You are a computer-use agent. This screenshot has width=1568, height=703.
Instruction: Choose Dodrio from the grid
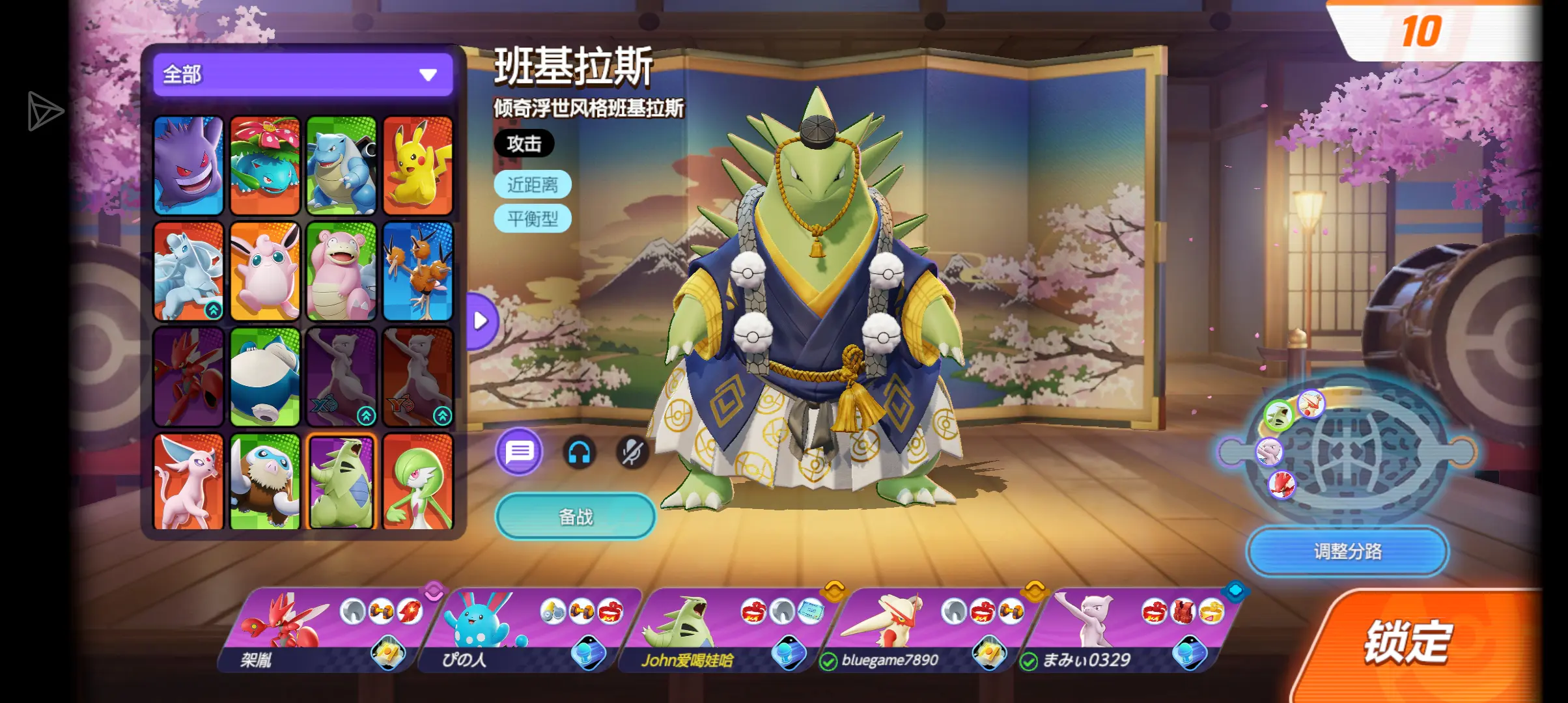coord(417,271)
